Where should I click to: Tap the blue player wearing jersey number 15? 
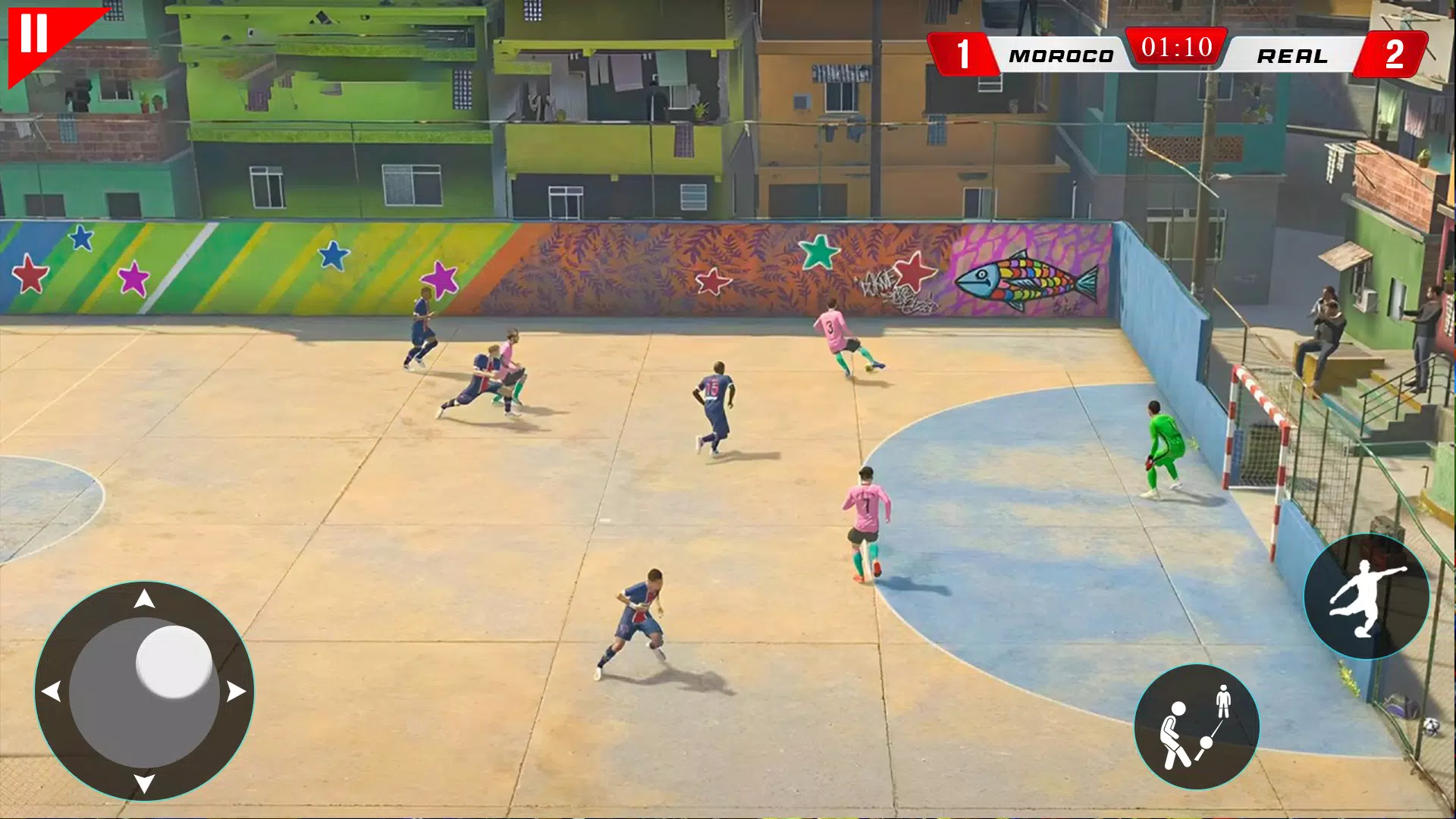click(713, 394)
